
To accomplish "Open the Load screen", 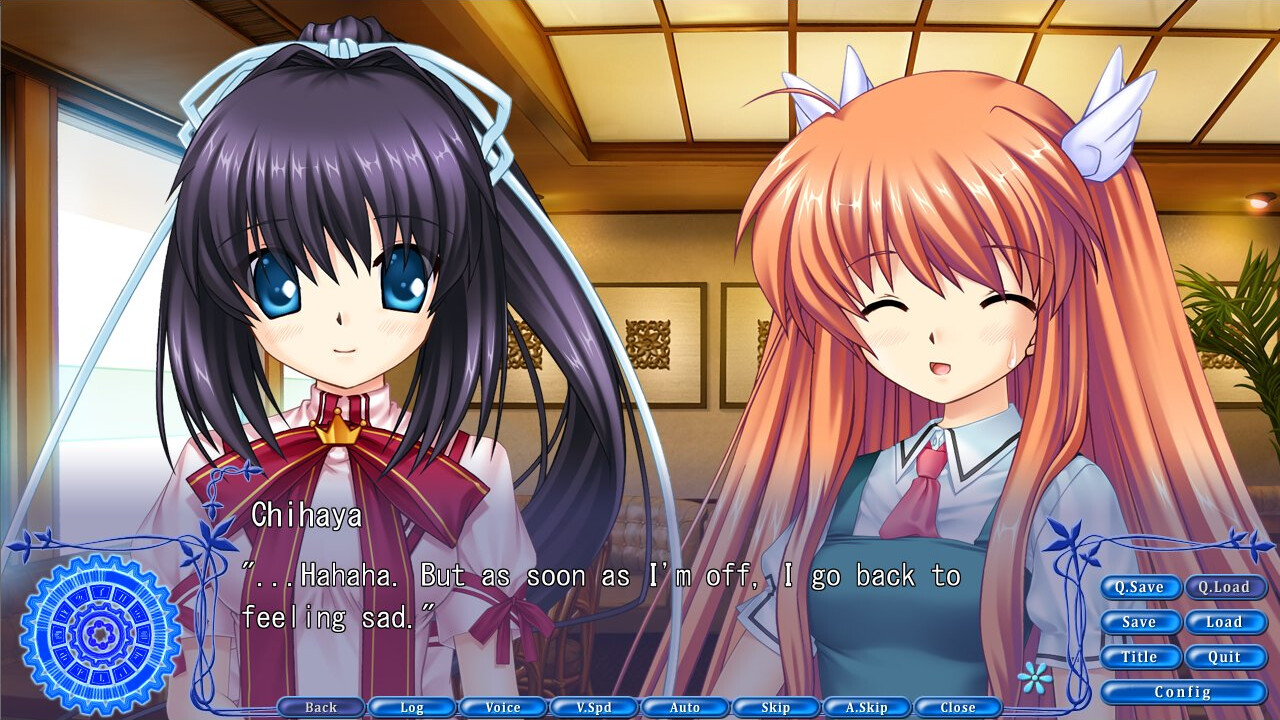I will click(x=1226, y=622).
